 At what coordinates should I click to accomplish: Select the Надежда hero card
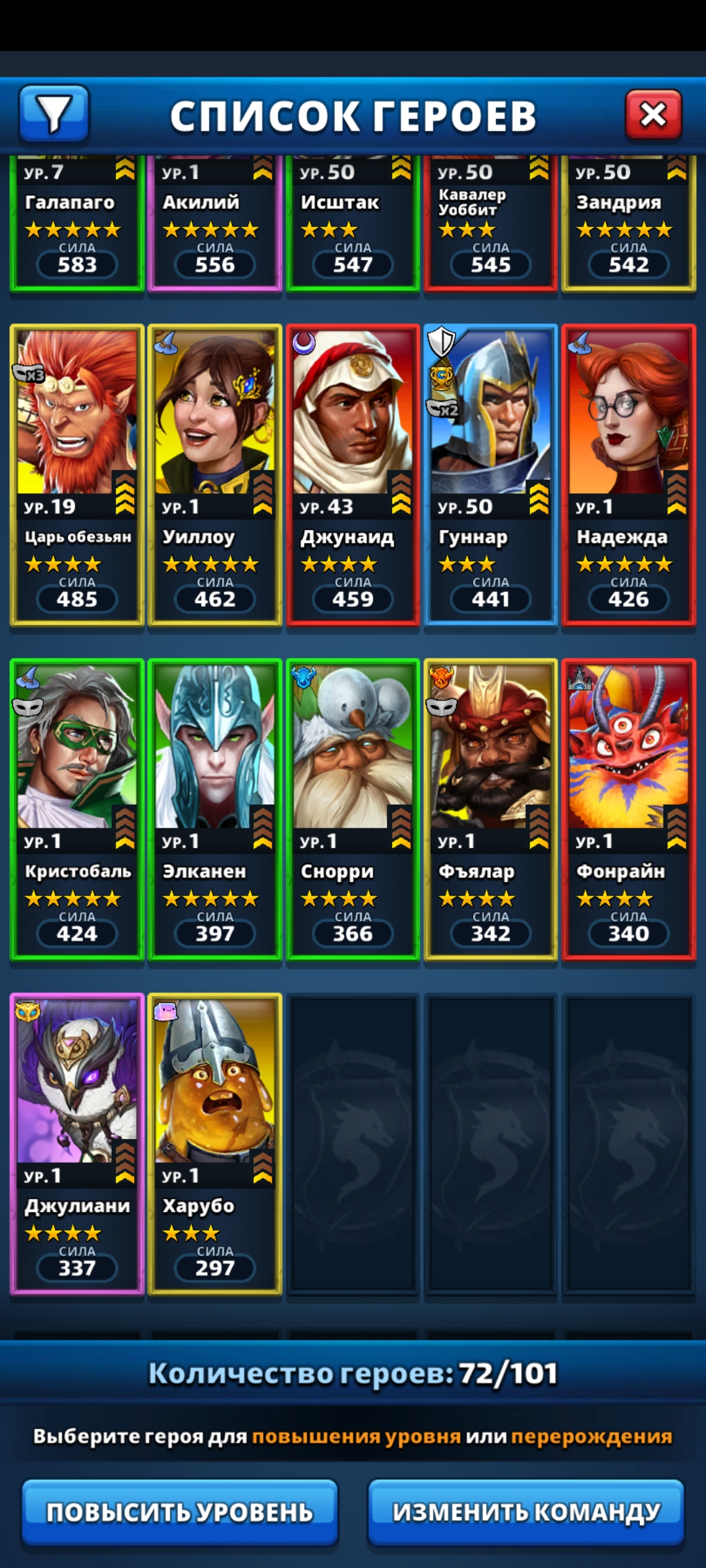(x=629, y=475)
